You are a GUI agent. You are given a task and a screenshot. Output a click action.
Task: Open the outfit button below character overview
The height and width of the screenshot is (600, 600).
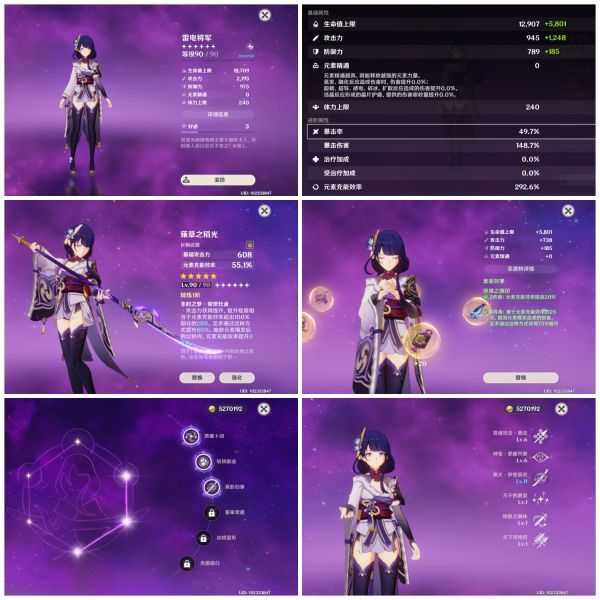pos(219,179)
